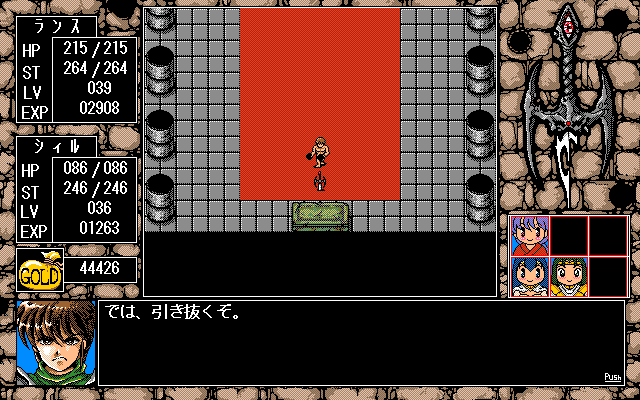The height and width of the screenshot is (400, 640).
Task: Click the speaker's face portrait
Action: (x=55, y=342)
